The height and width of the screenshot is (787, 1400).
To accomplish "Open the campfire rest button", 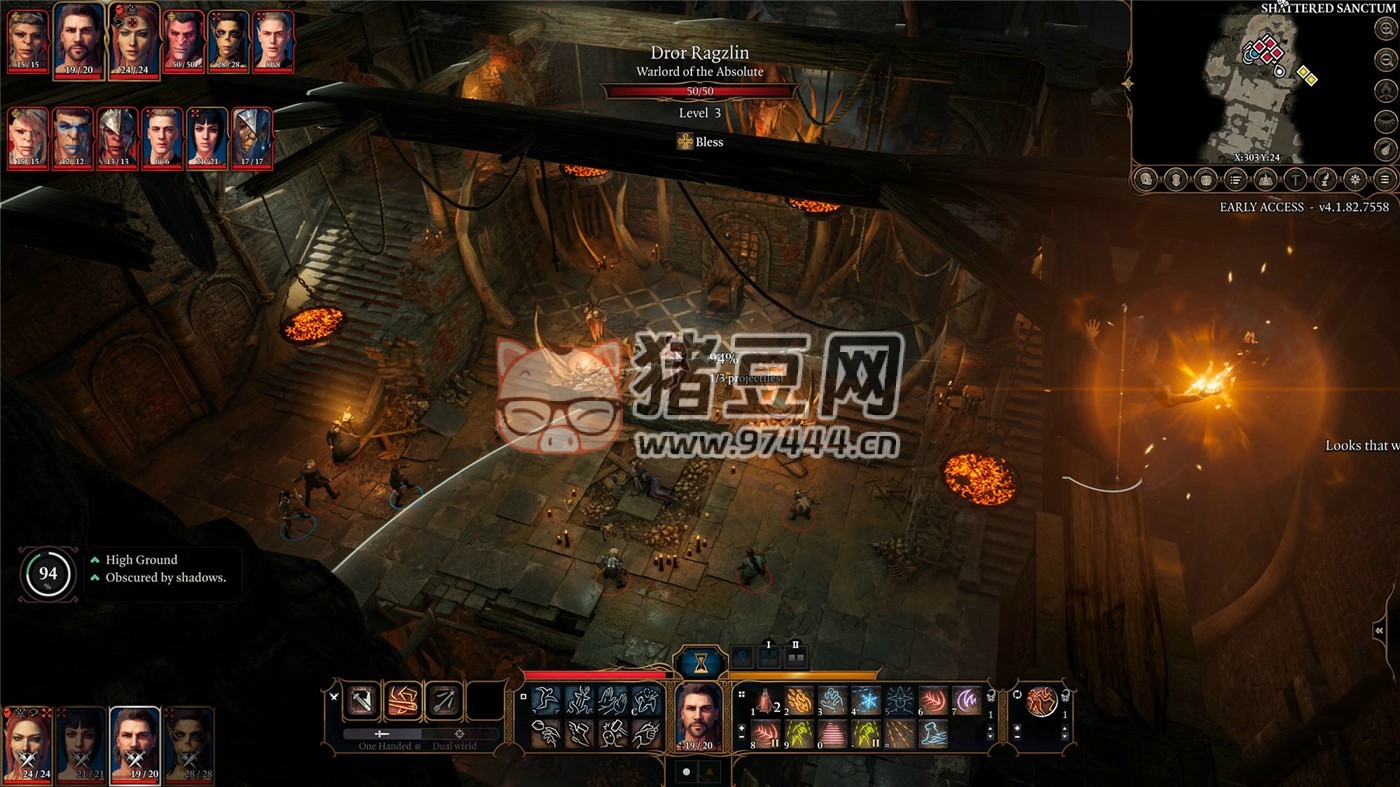I will (1385, 90).
